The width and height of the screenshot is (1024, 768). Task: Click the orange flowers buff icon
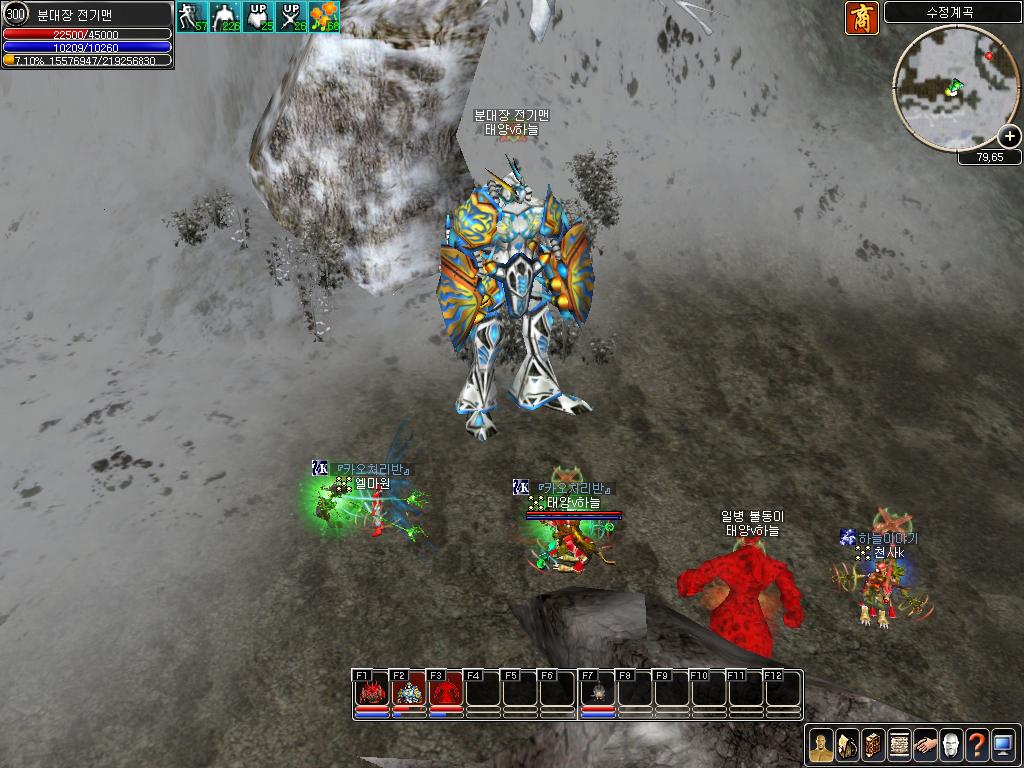[324, 17]
